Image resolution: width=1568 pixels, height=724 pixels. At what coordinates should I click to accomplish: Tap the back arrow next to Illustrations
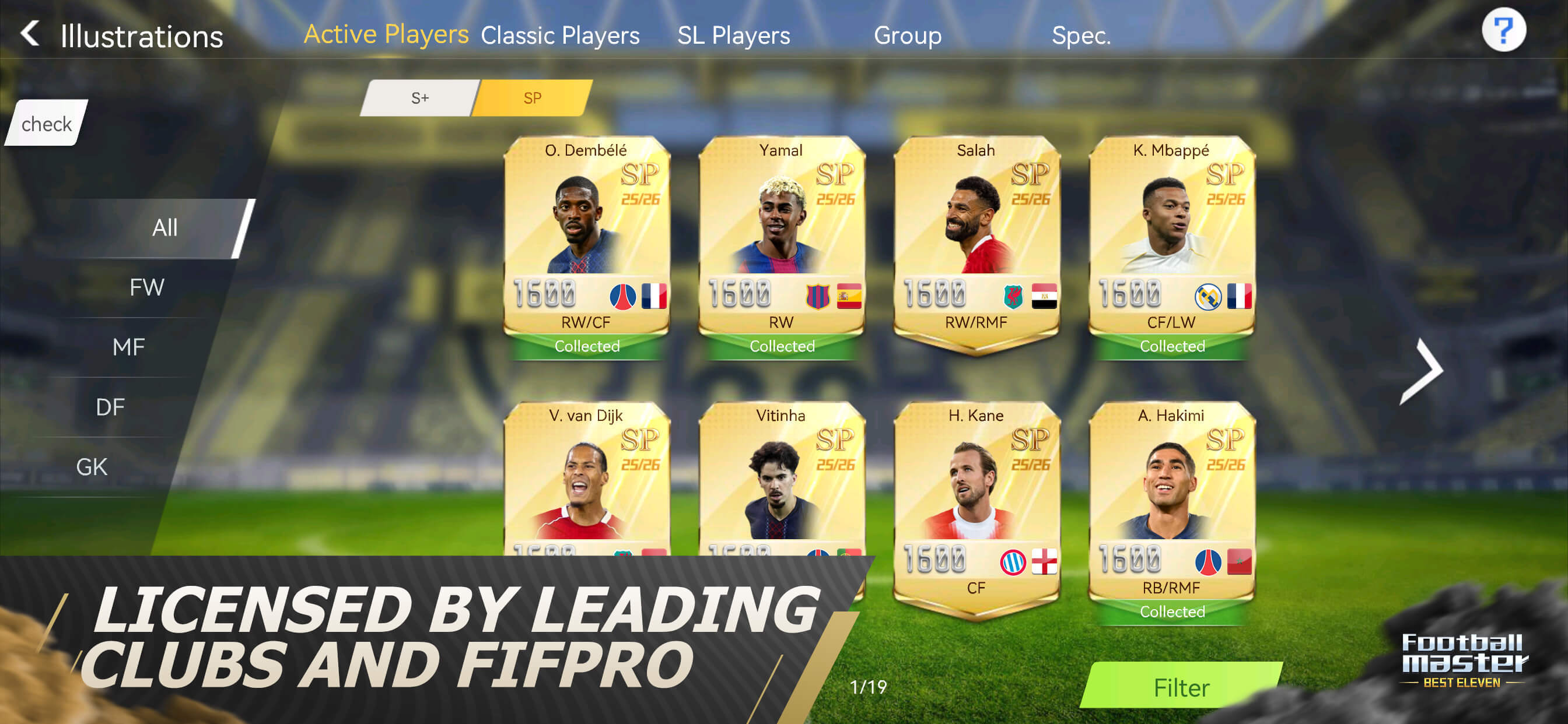[x=29, y=33]
